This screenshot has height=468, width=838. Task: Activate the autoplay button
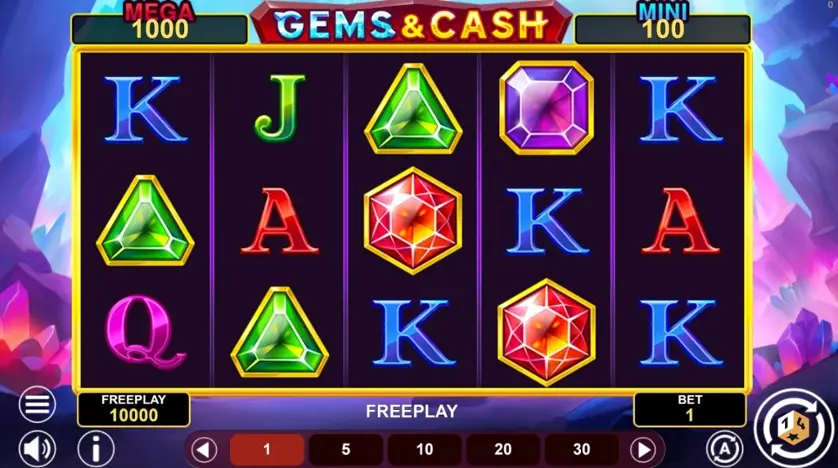pyautogui.click(x=721, y=447)
